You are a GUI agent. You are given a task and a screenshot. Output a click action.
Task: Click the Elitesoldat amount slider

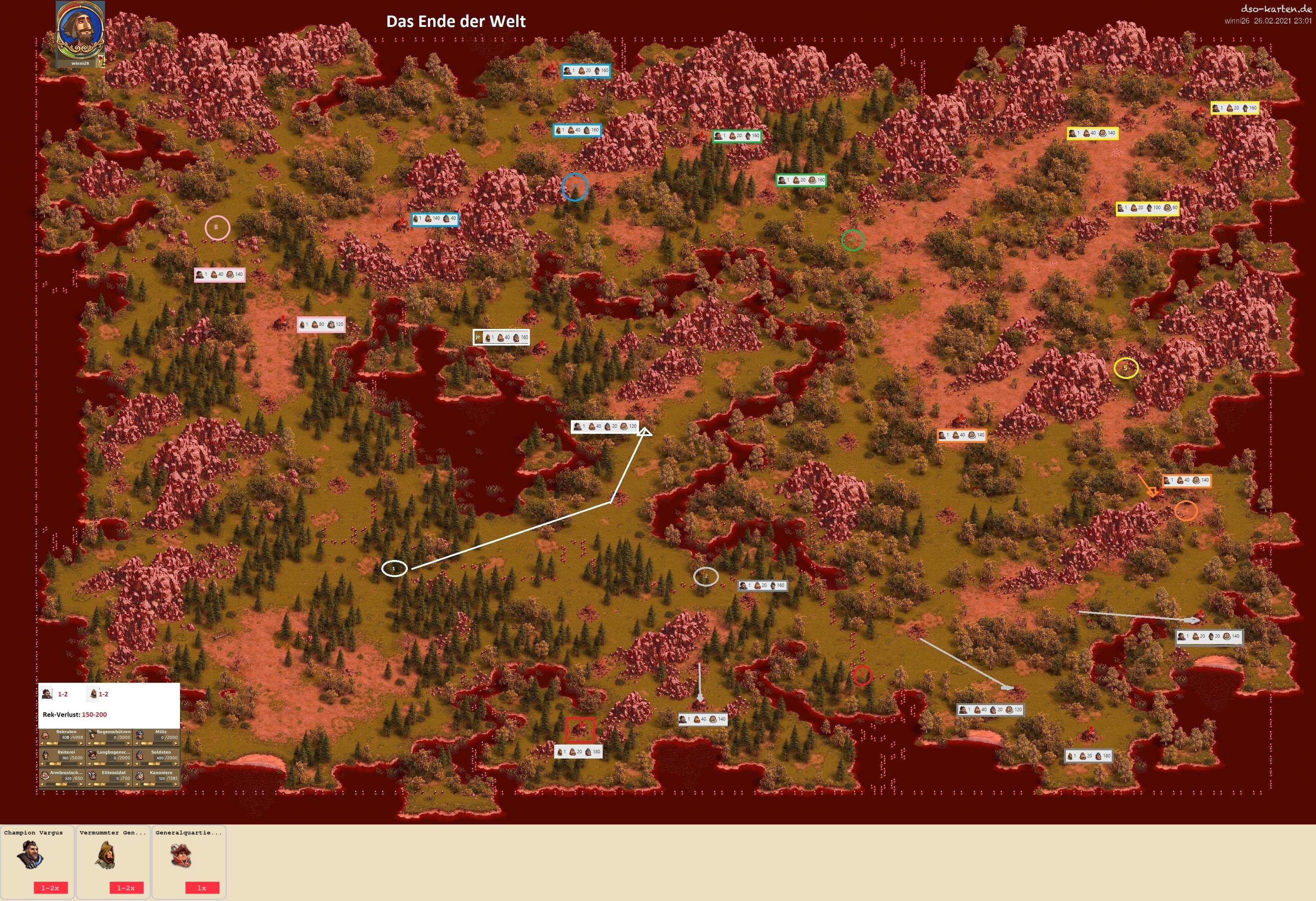click(110, 784)
